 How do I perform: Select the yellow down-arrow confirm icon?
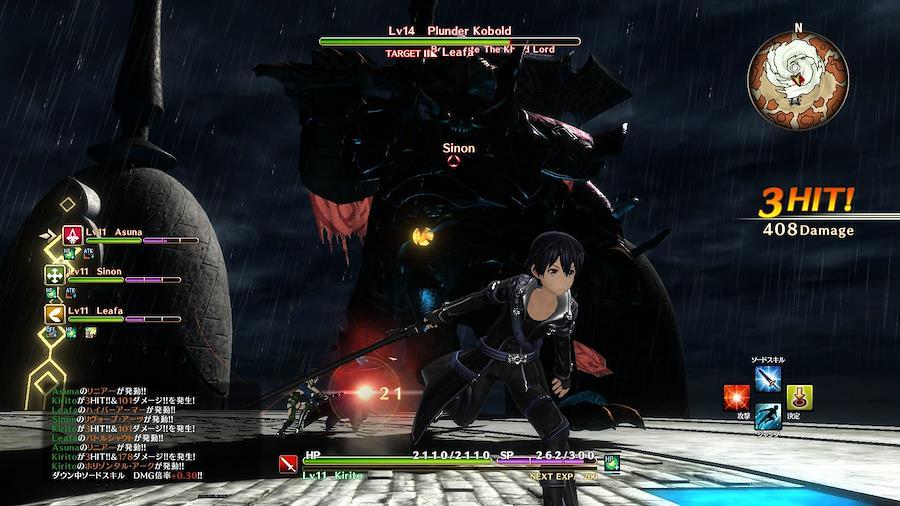coord(799,397)
